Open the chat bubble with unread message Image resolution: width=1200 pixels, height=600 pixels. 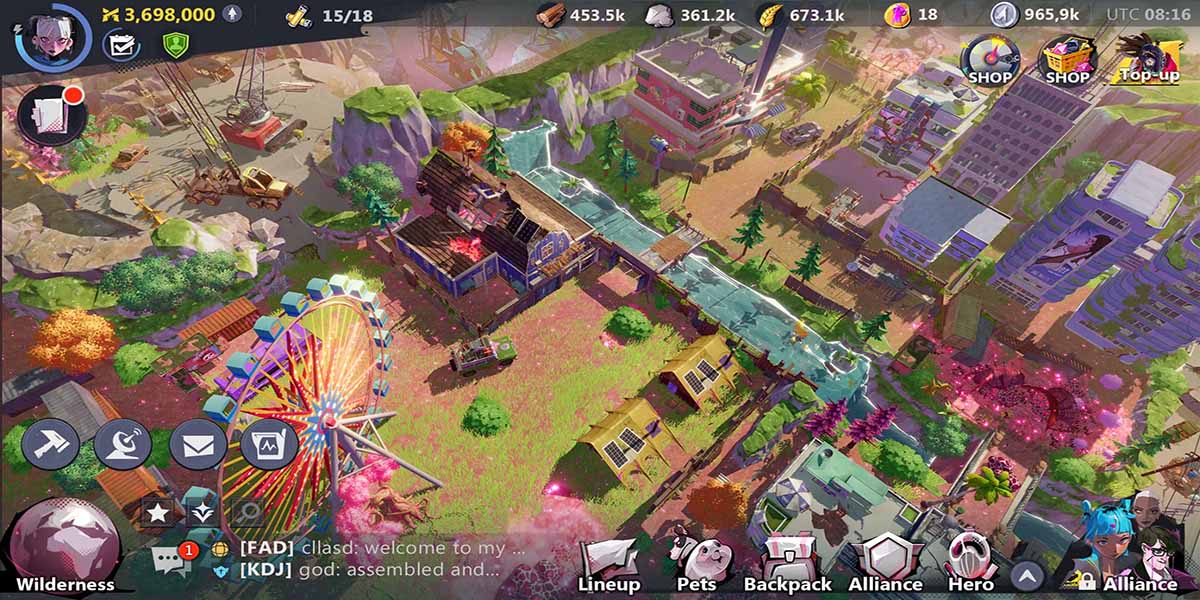(170, 560)
